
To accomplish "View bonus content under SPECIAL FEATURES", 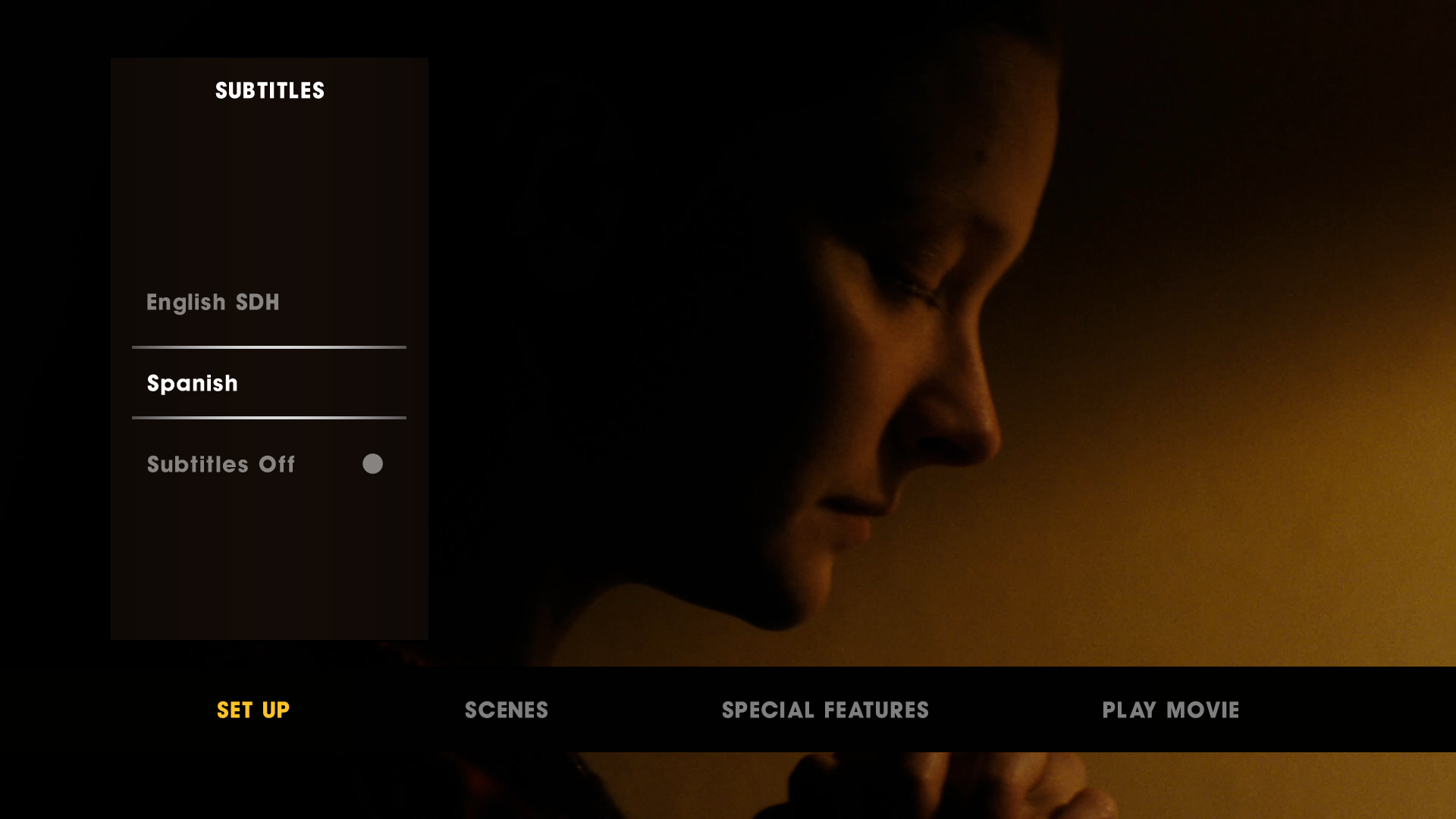I will [825, 711].
